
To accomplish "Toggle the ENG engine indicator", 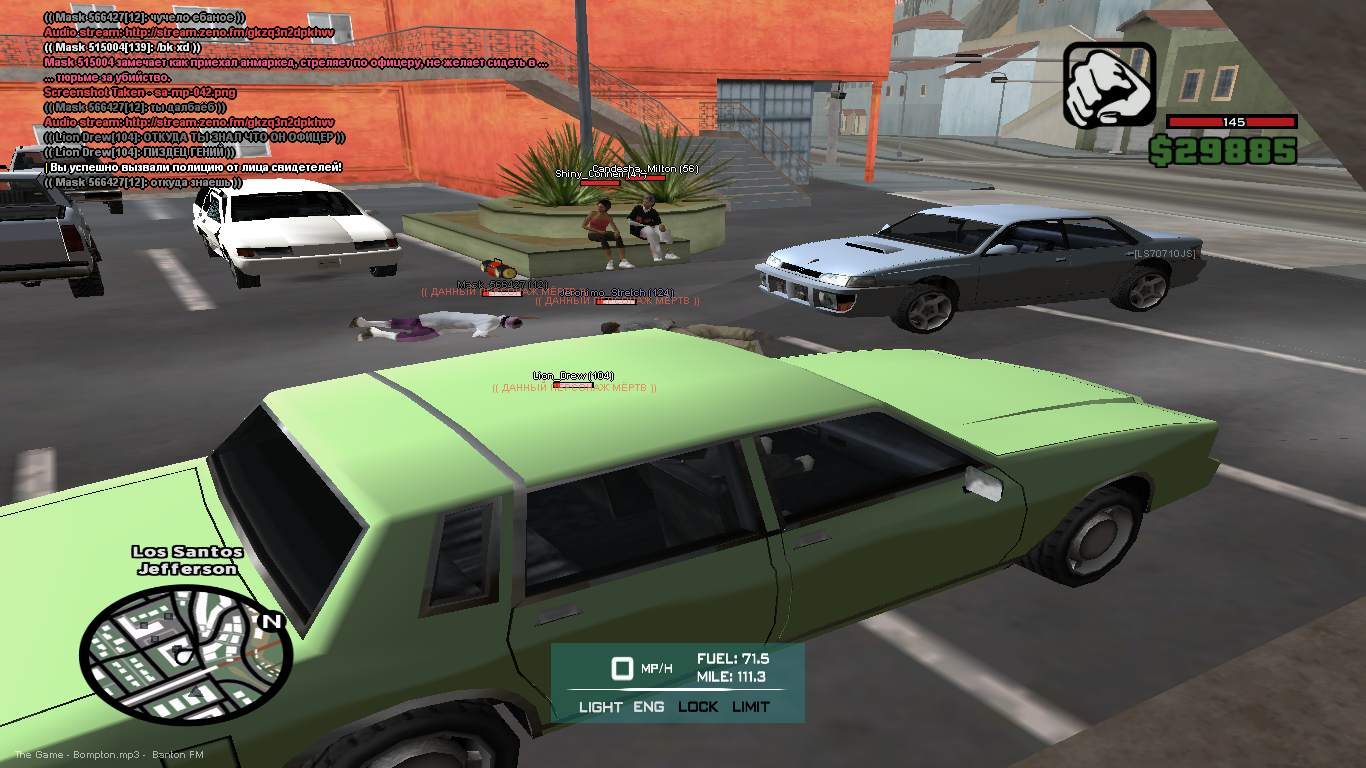I will pos(648,707).
